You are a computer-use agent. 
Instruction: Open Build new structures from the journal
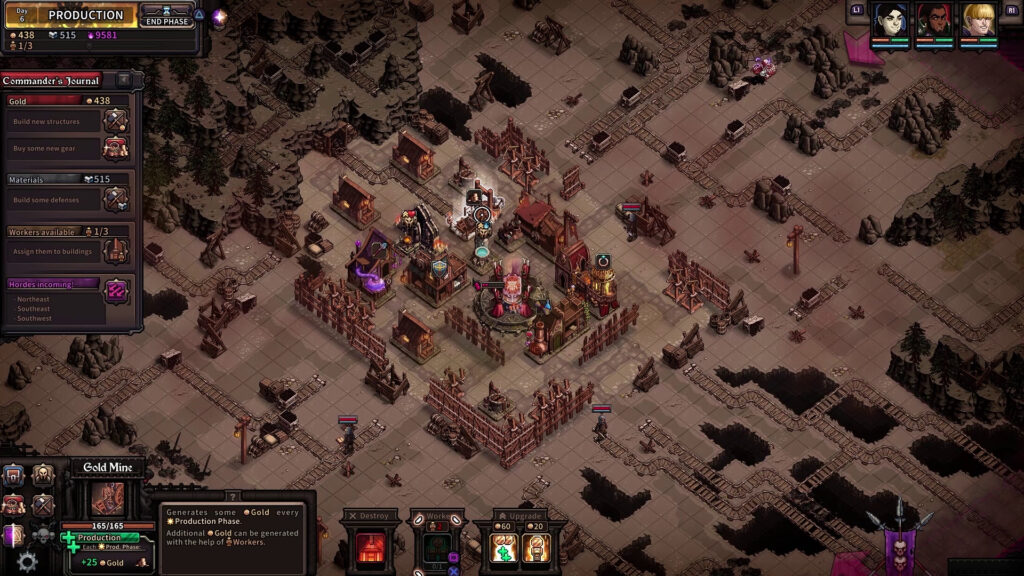coord(116,122)
